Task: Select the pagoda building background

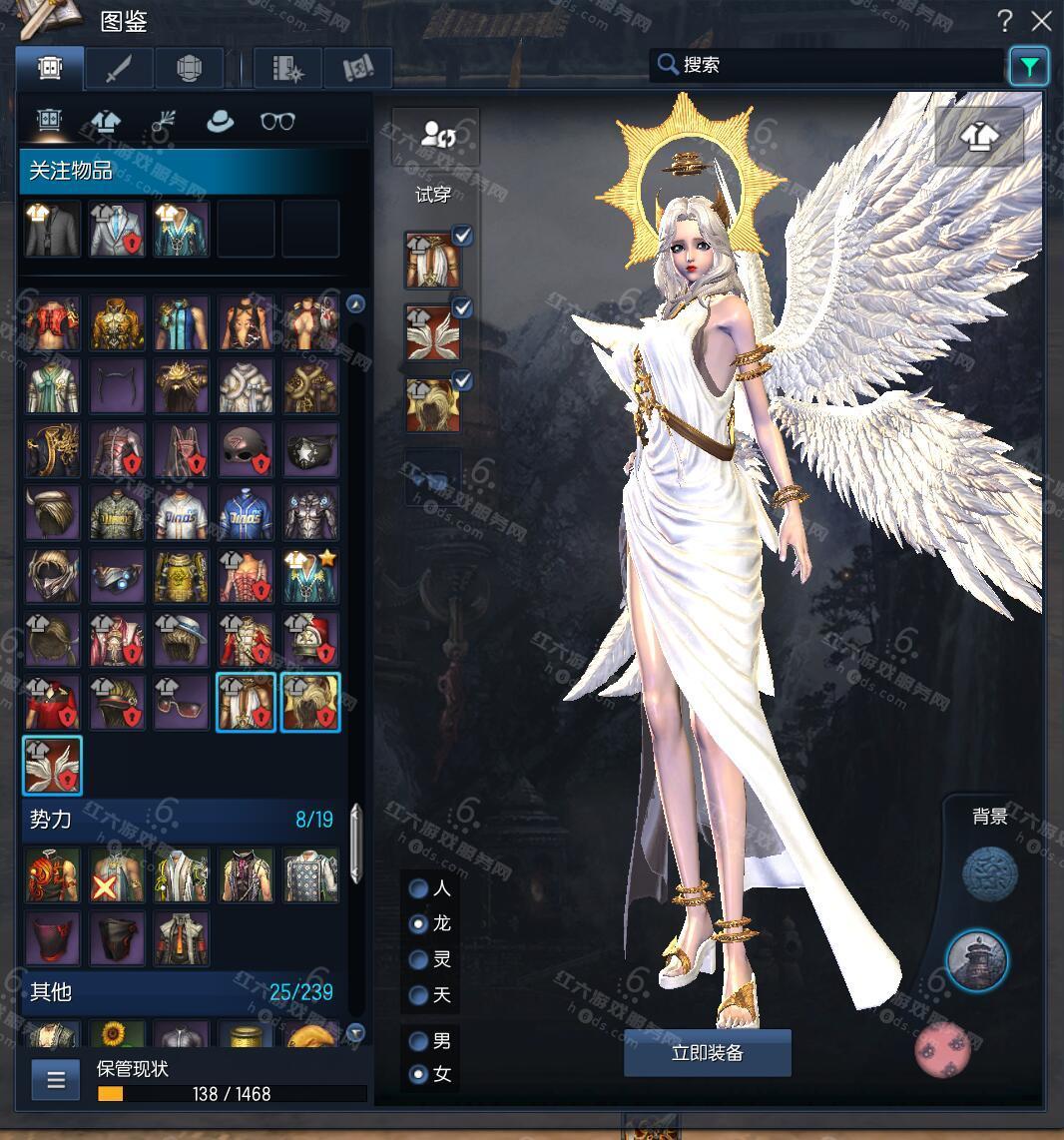Action: (x=976, y=960)
